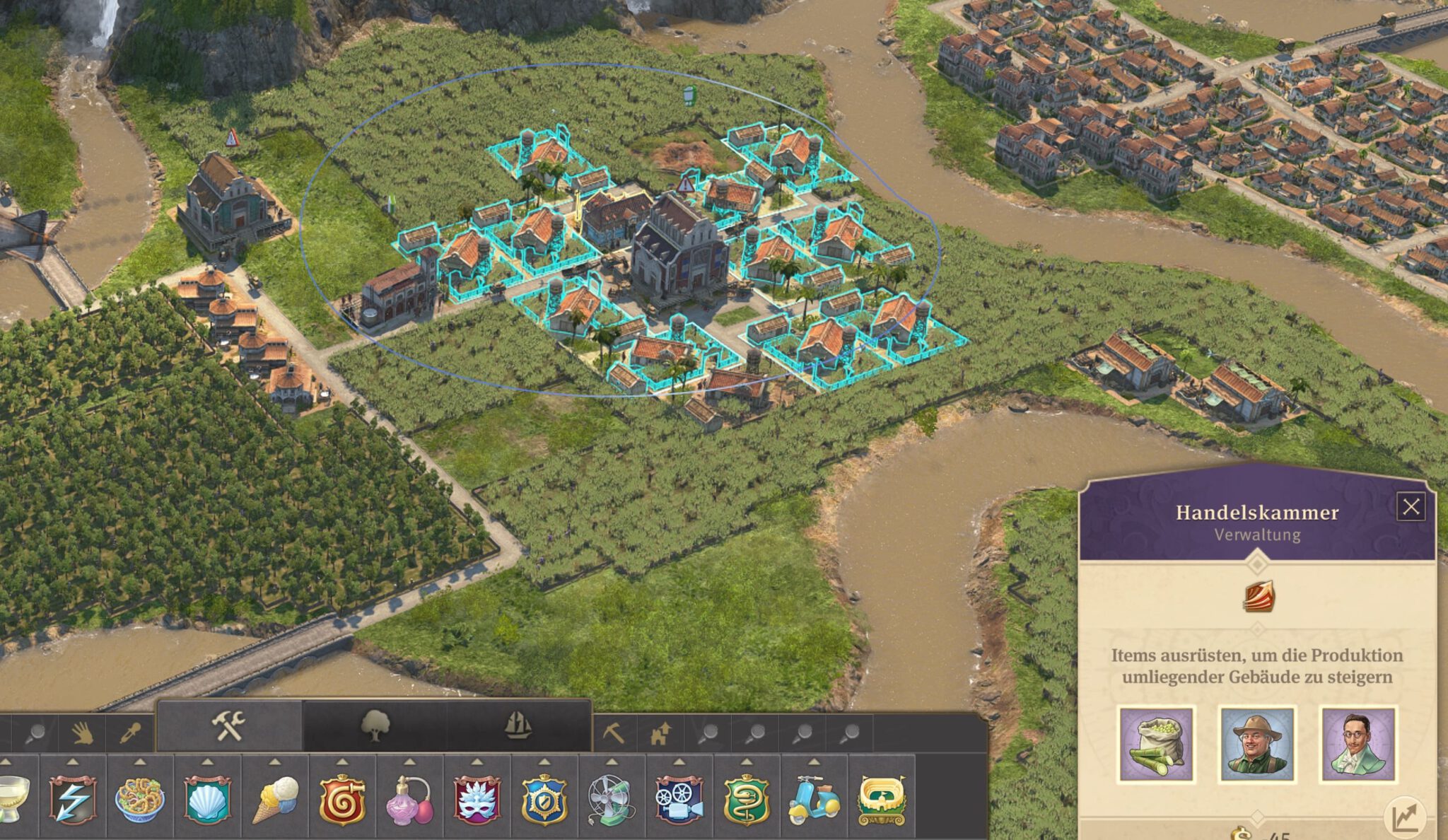Viewport: 1448px width, 840px height.
Task: Activate the pickaxe demolish tool
Action: [x=613, y=734]
